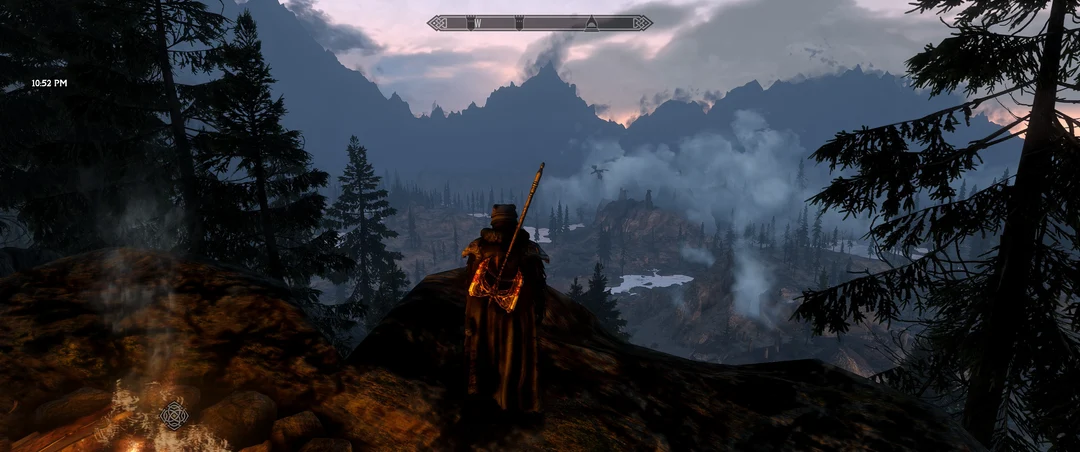Click the triangular mountain marker on the compass
1080x452 pixels.
pyautogui.click(x=591, y=23)
